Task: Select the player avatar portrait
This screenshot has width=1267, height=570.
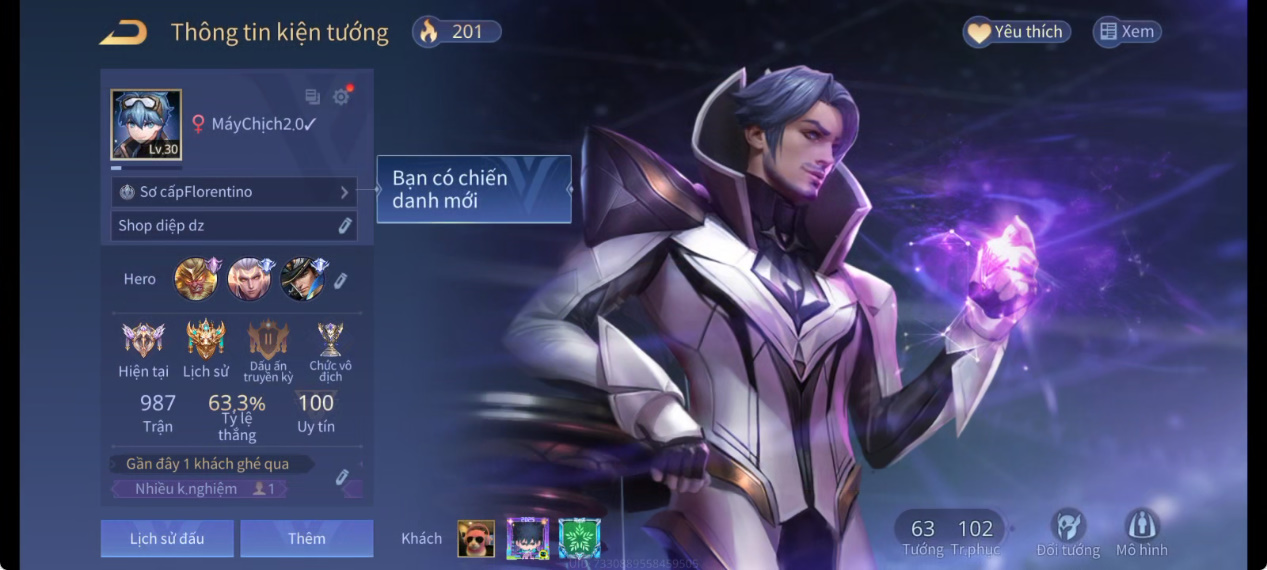Action: 146,125
